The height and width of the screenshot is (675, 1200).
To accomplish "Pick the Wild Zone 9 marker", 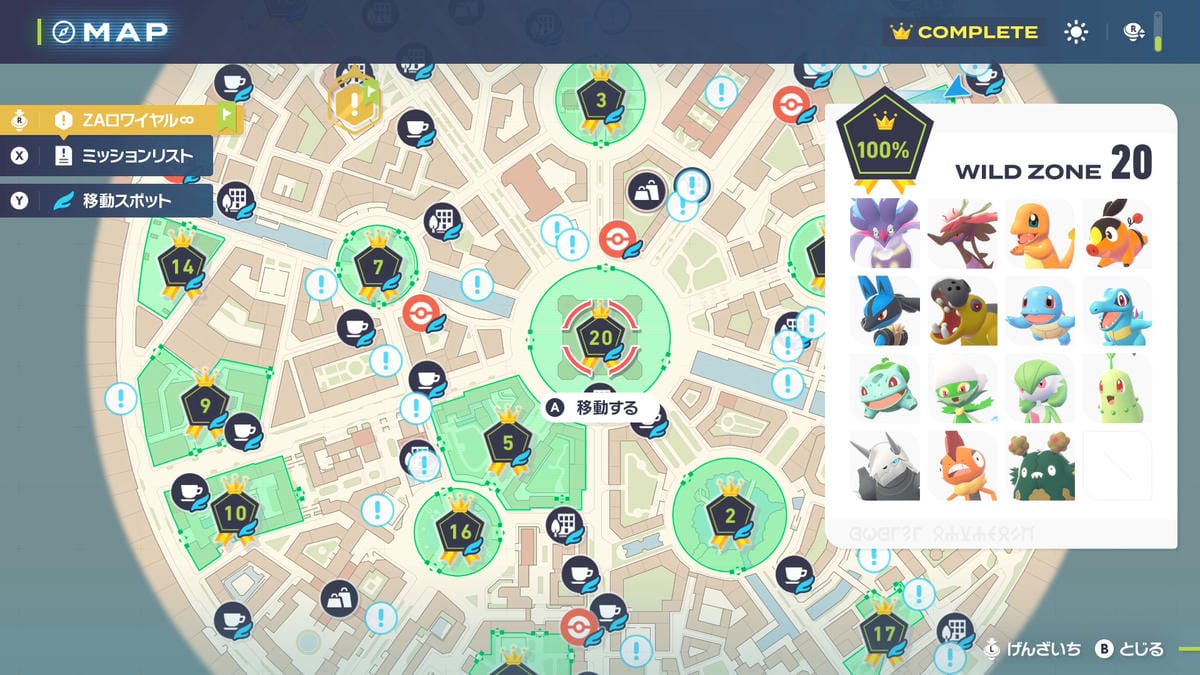I will (205, 405).
